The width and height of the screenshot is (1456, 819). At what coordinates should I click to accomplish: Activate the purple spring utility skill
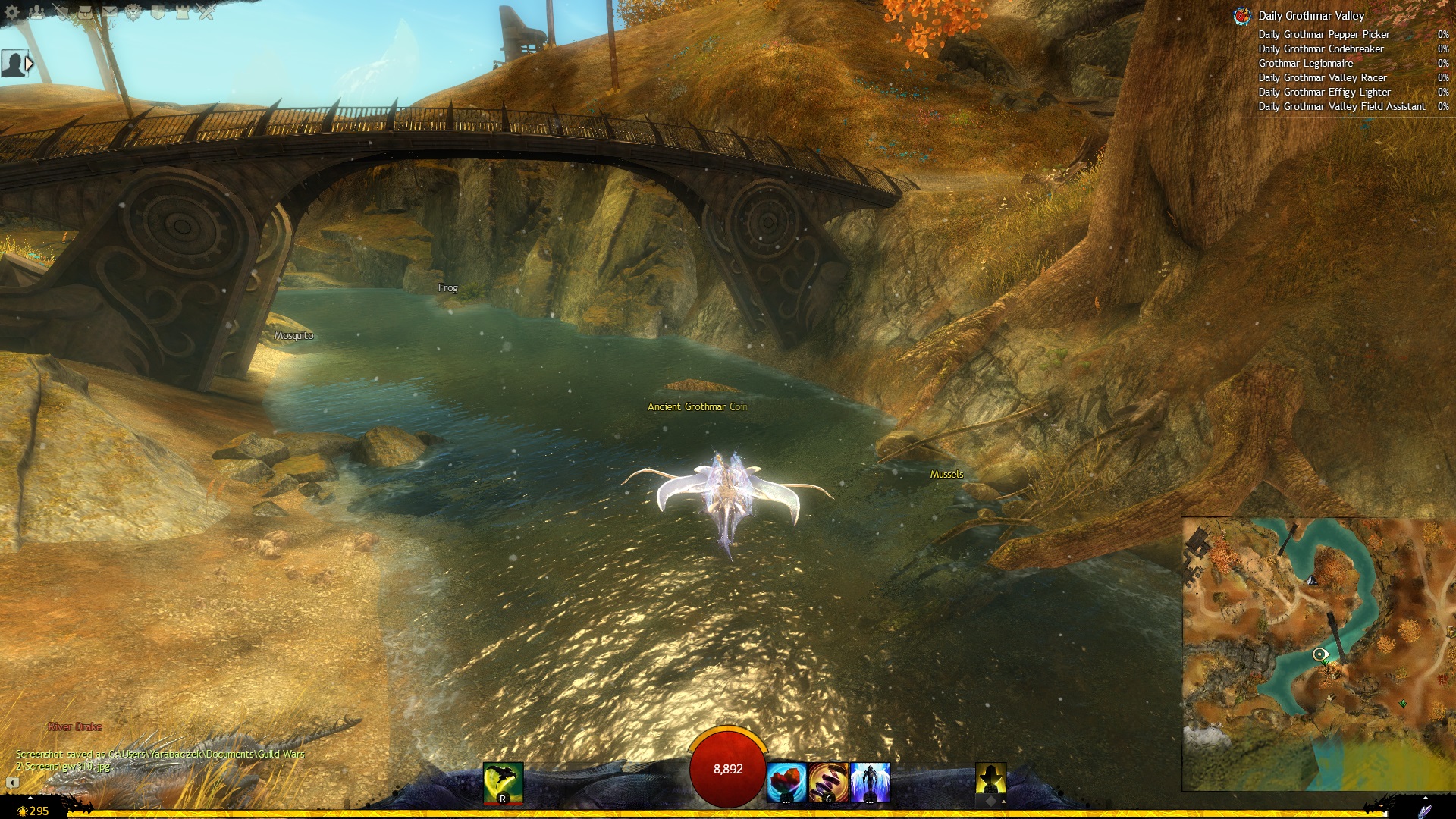[828, 783]
